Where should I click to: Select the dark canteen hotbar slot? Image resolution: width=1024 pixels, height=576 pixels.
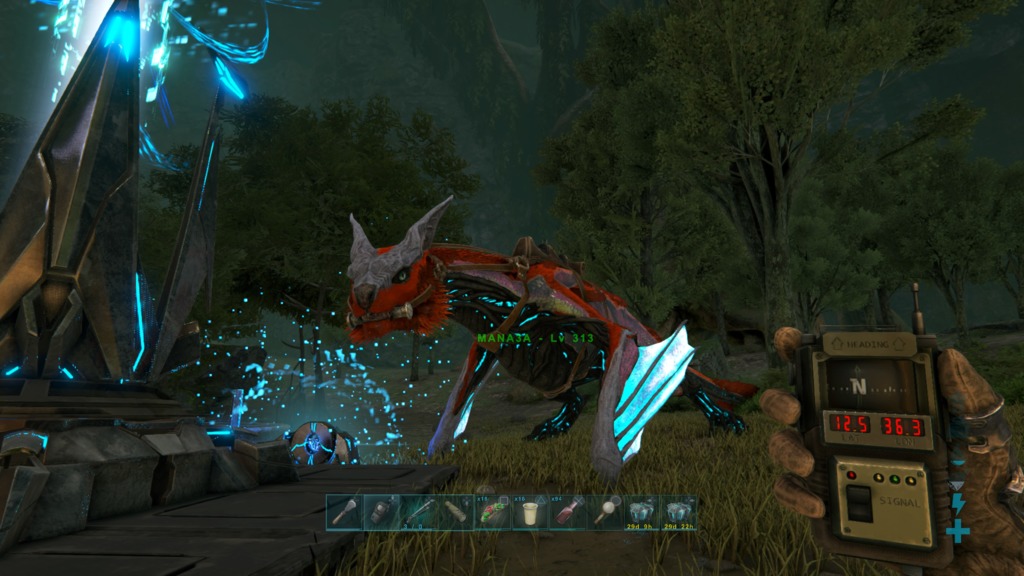[x=381, y=513]
